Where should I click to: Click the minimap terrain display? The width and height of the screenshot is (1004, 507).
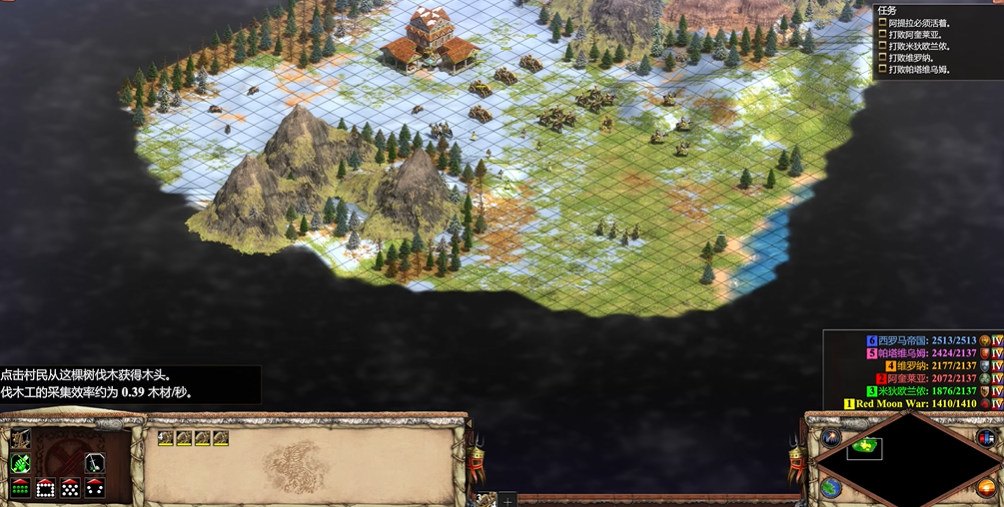[906, 459]
